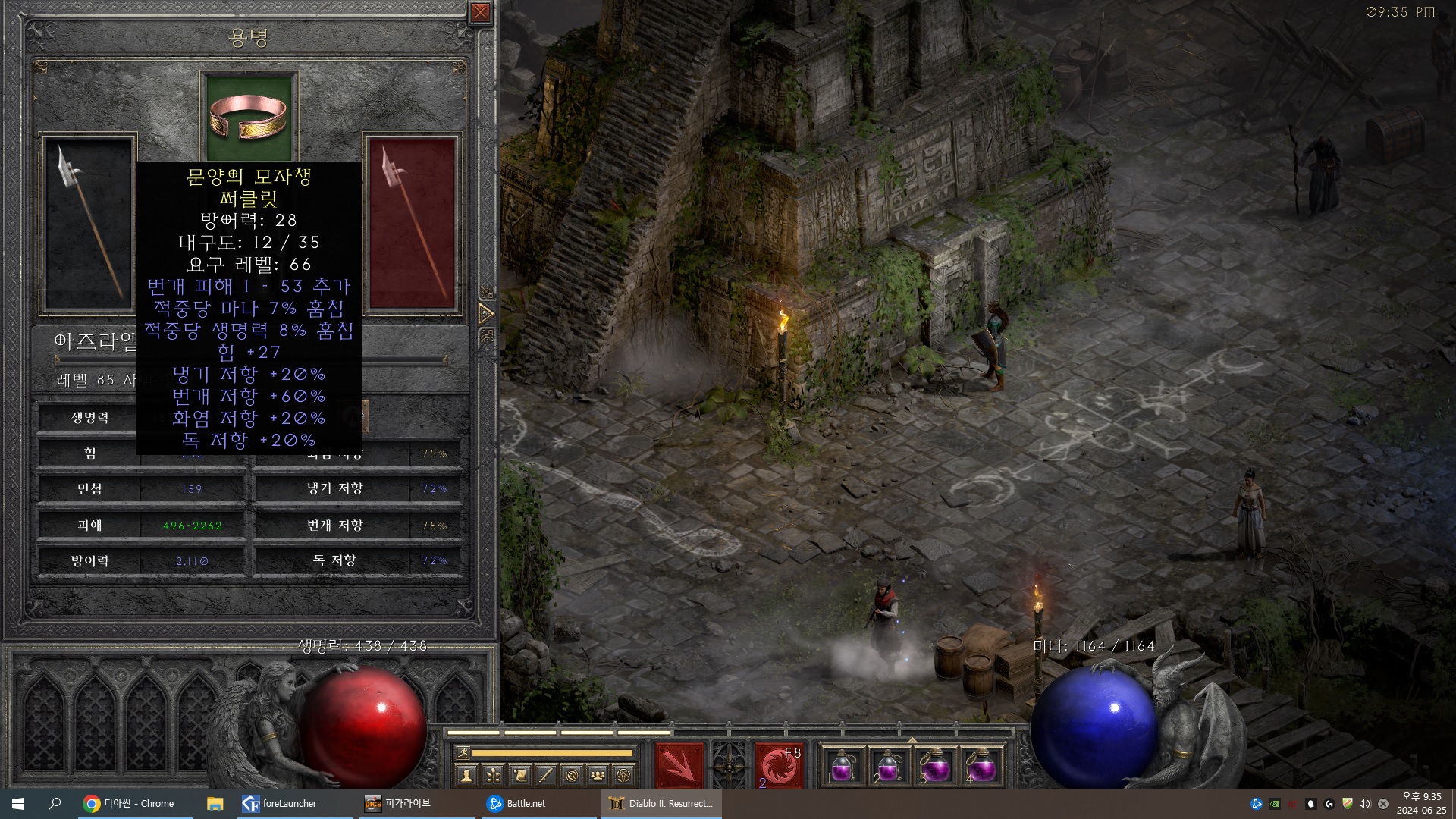
Task: Expand the belt with the small arrow
Action: pos(912,740)
